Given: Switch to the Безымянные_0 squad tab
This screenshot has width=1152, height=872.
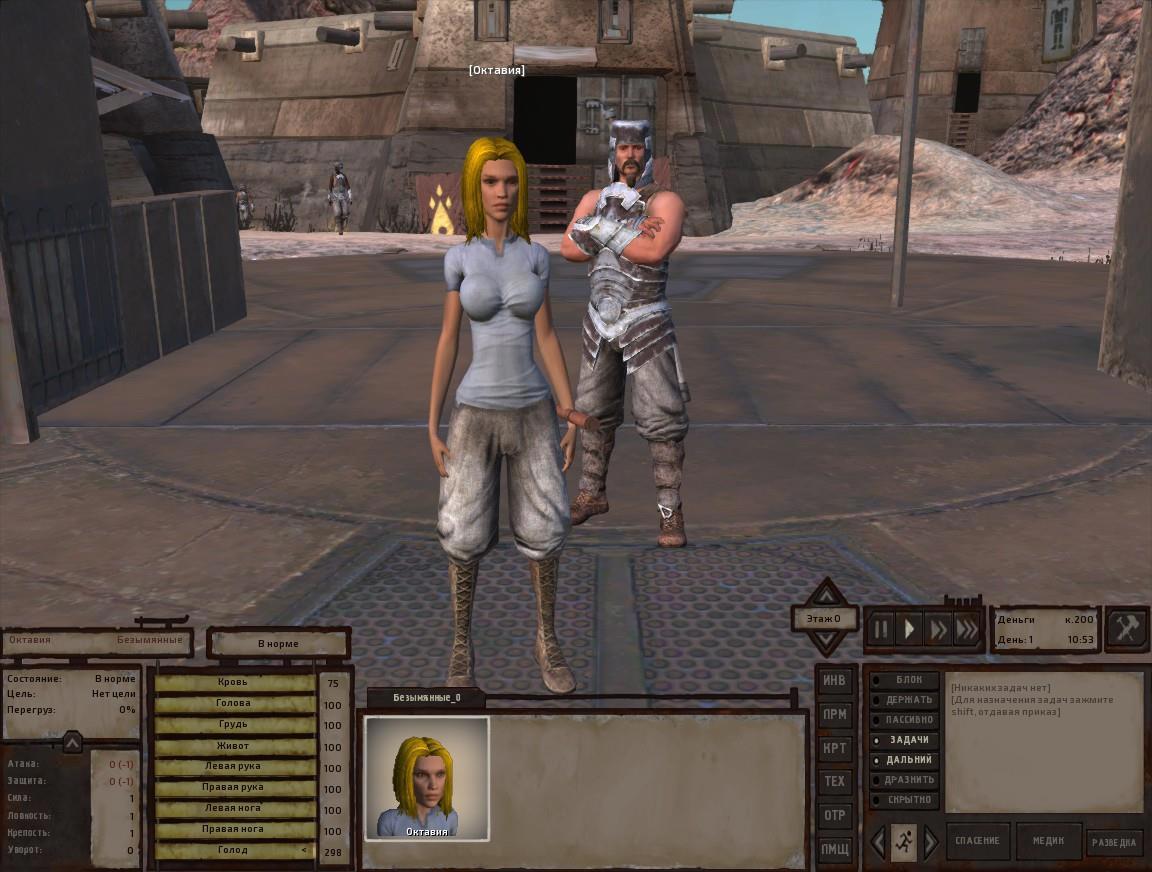Looking at the screenshot, I should tap(427, 697).
